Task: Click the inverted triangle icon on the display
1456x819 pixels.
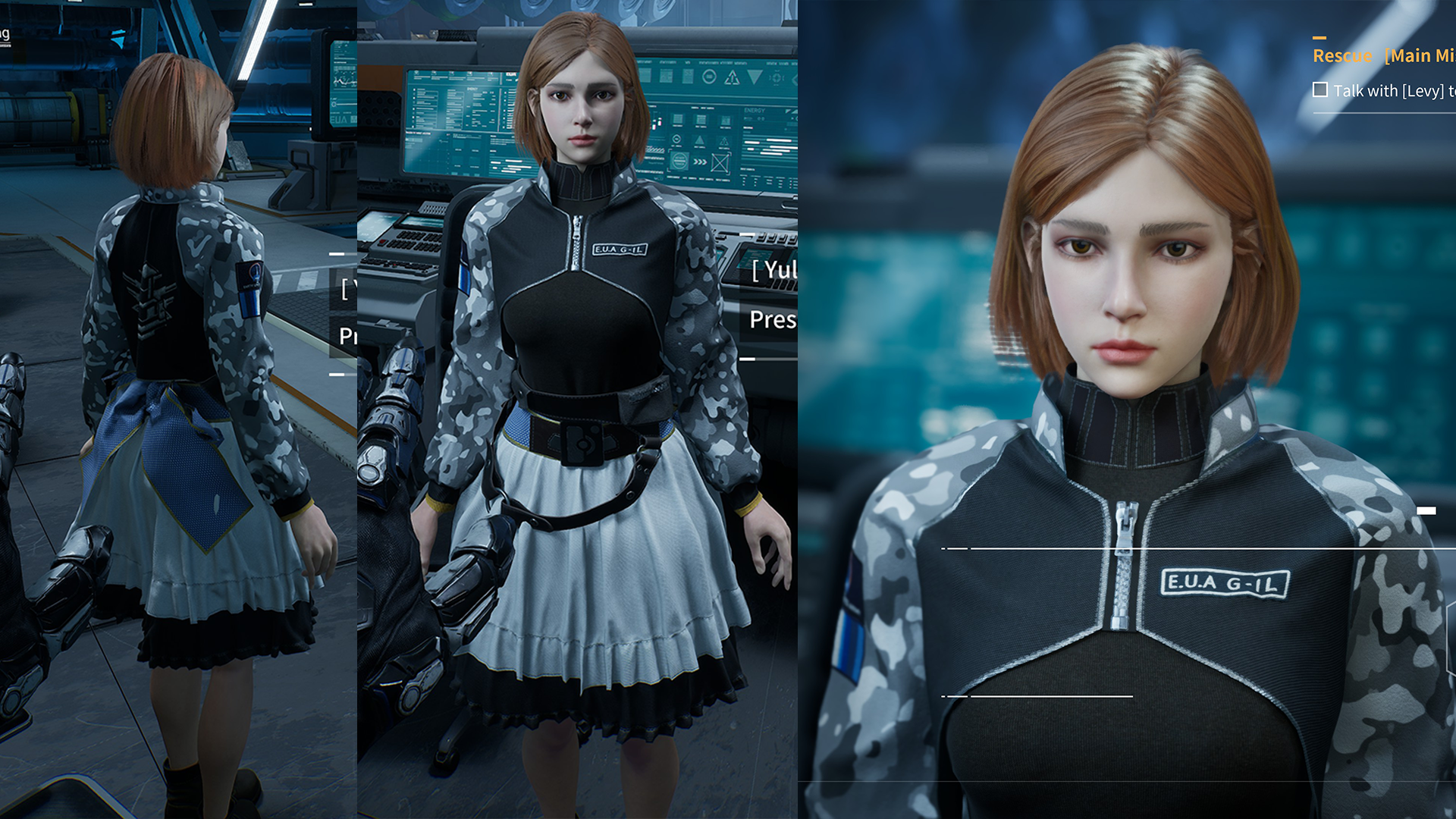Action: (x=755, y=77)
